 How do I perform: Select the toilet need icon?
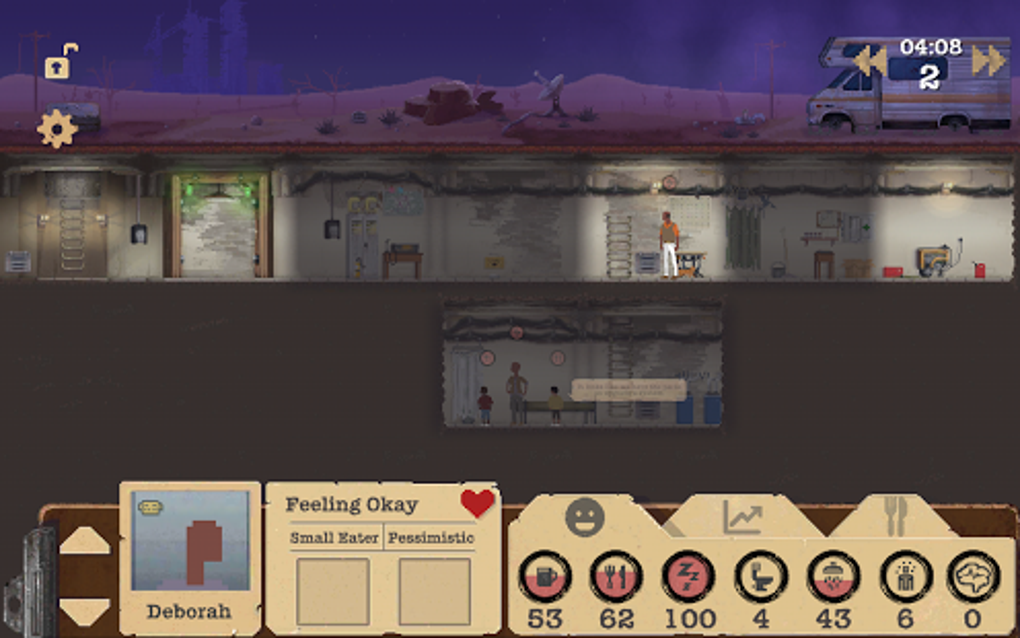pos(760,576)
